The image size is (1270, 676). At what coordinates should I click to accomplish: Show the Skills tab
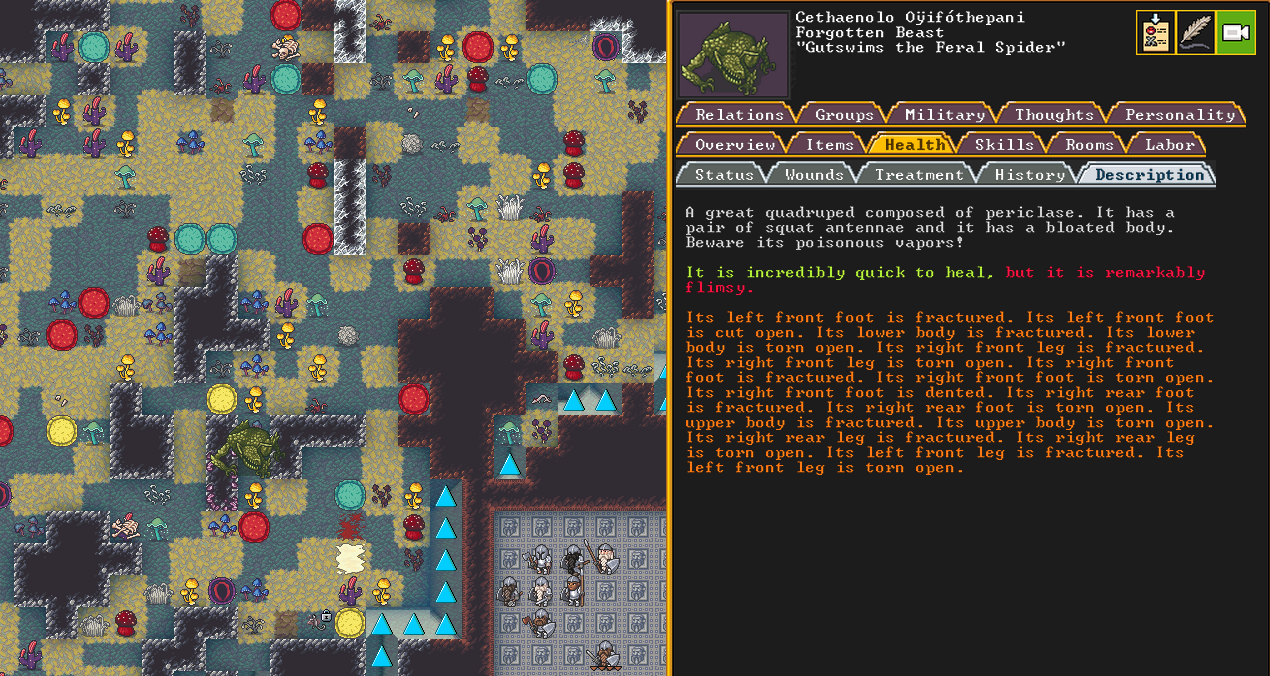(1003, 145)
